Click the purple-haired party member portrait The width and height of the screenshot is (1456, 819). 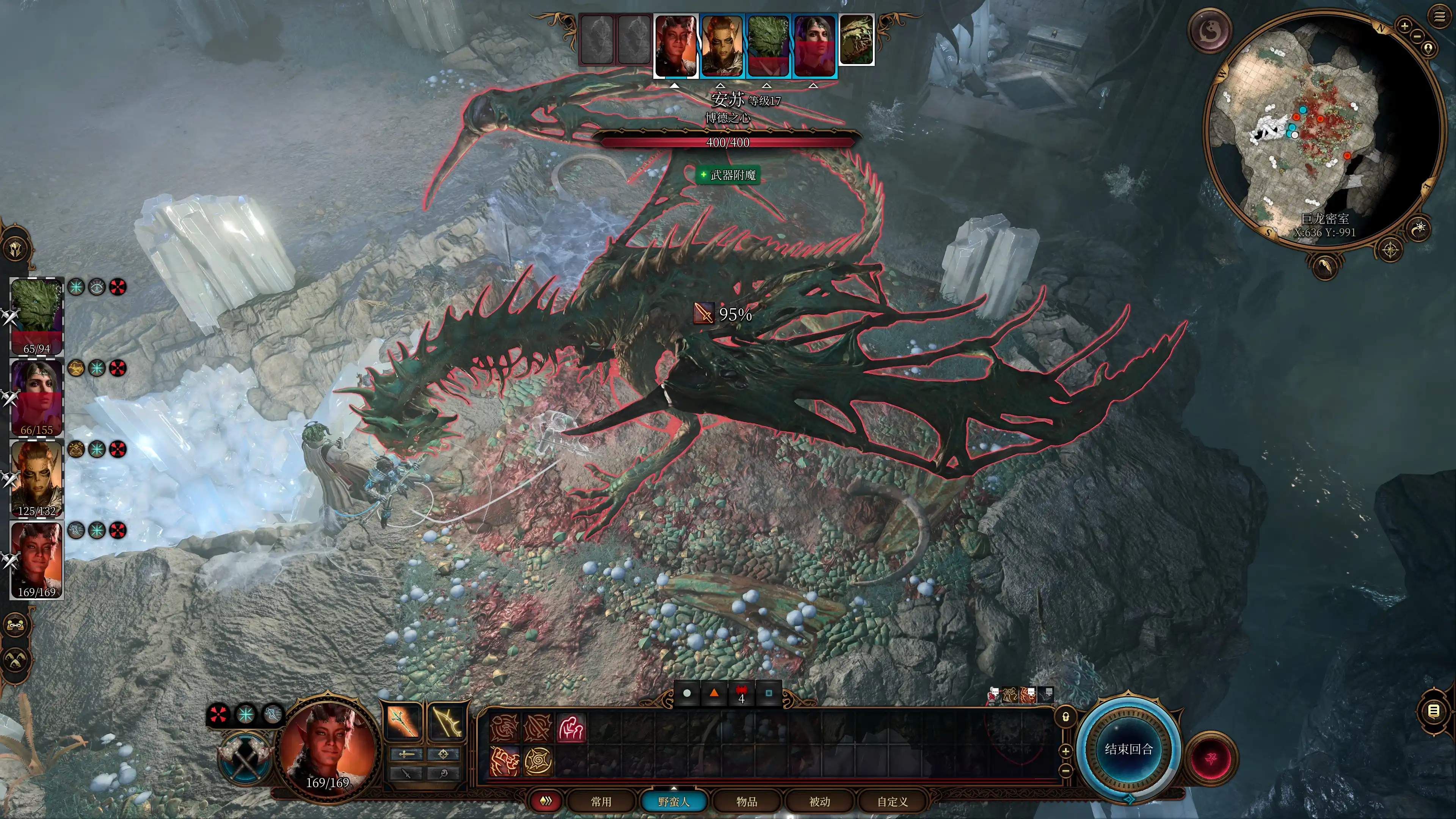pyautogui.click(x=37, y=395)
